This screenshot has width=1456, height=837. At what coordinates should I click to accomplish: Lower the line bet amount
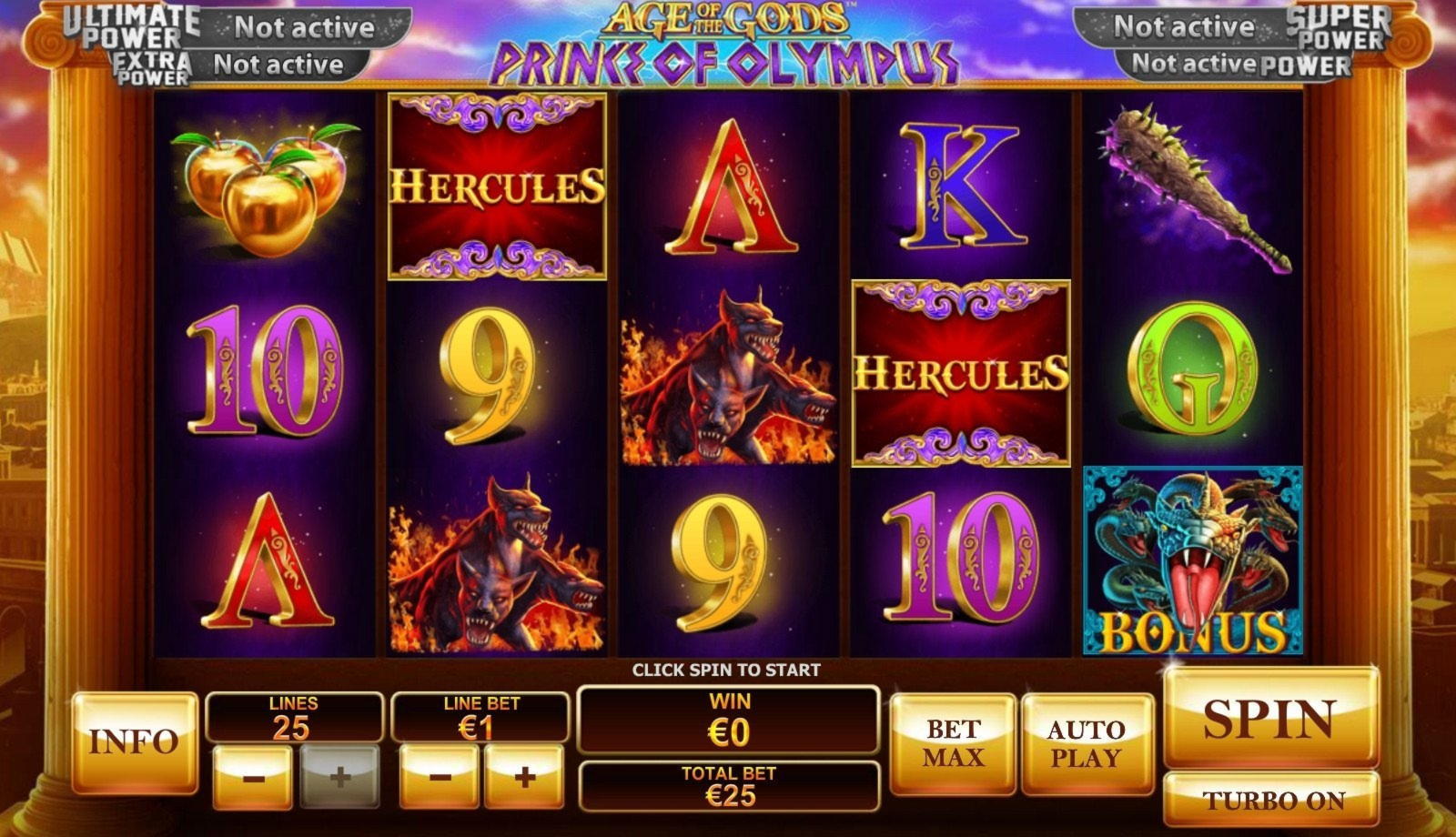(440, 778)
